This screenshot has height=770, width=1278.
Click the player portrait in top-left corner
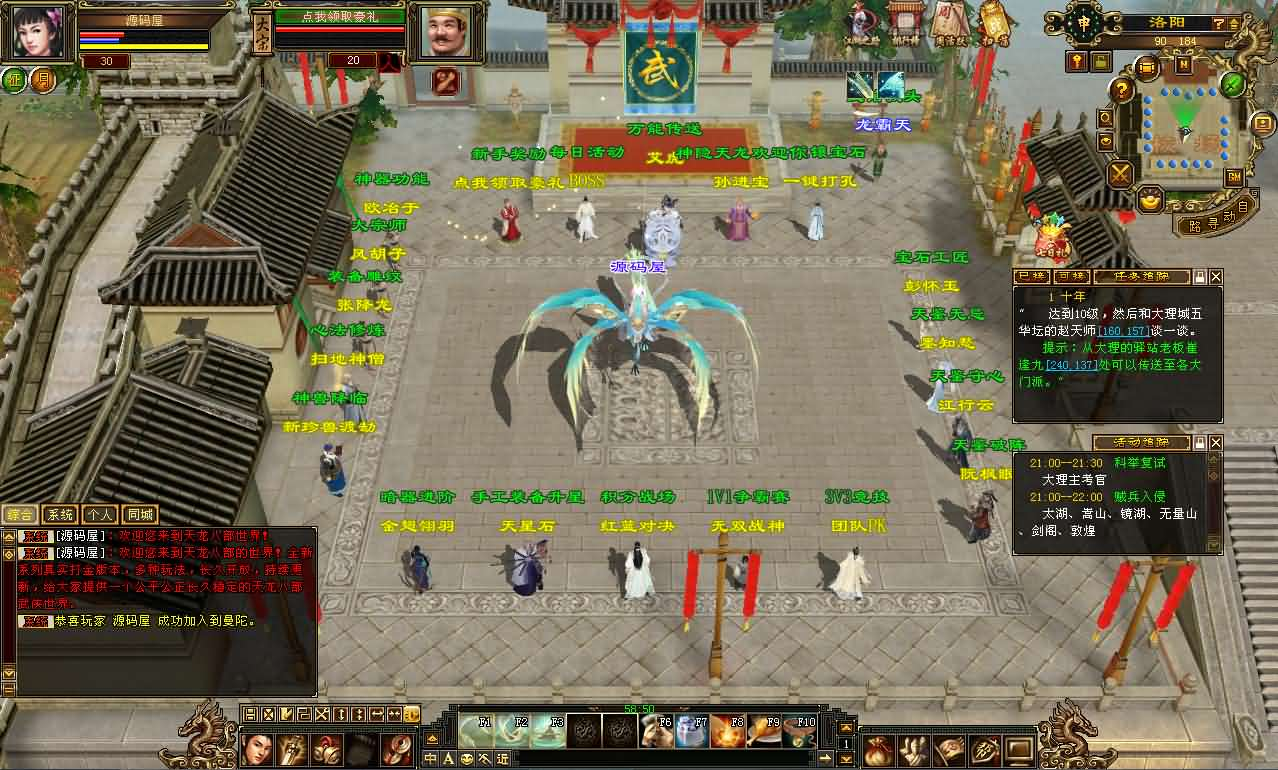[40, 32]
